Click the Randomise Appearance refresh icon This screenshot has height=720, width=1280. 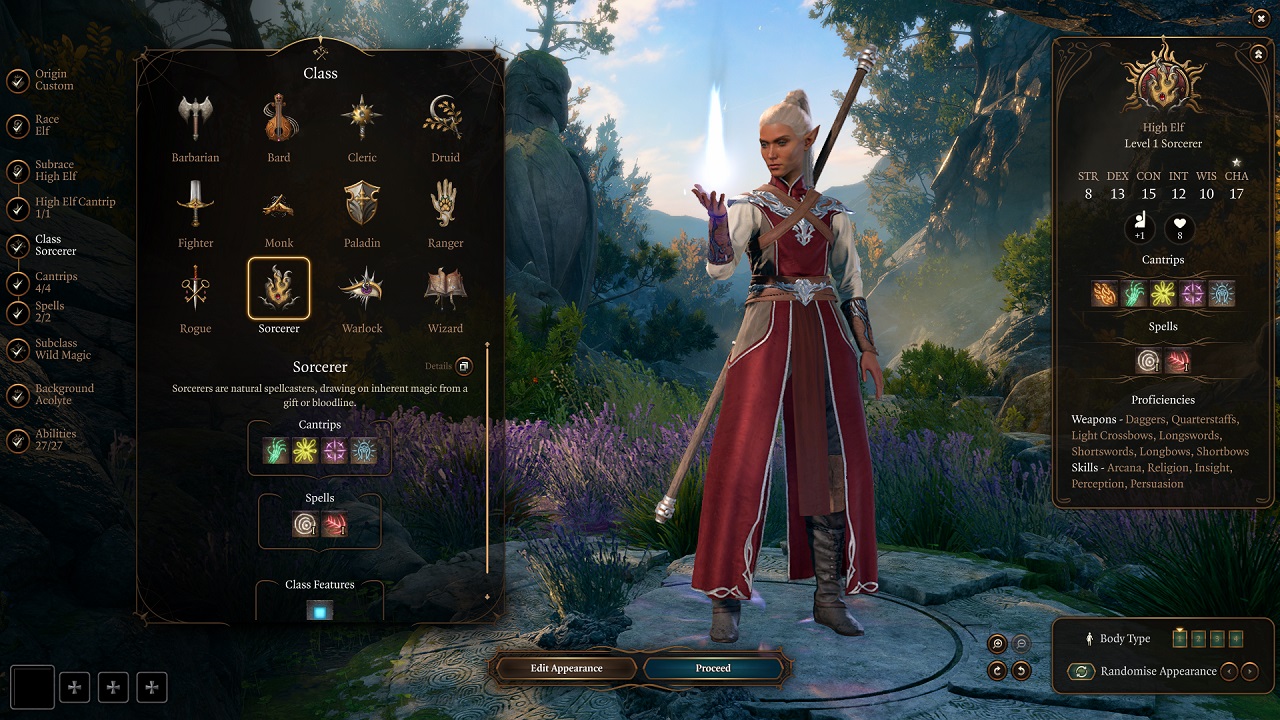1082,671
